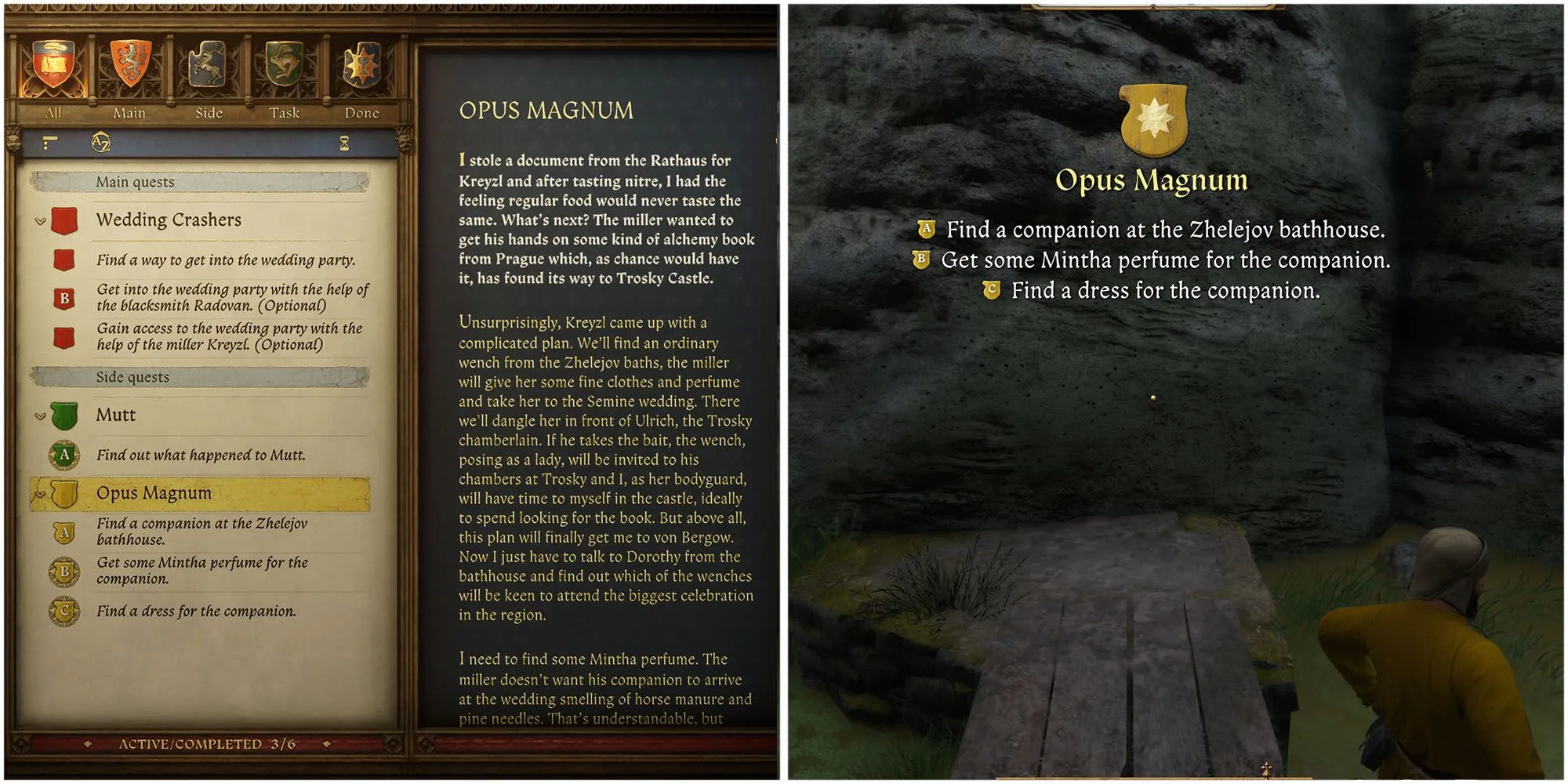Open the Main quests tab
1568x784 pixels.
click(129, 74)
